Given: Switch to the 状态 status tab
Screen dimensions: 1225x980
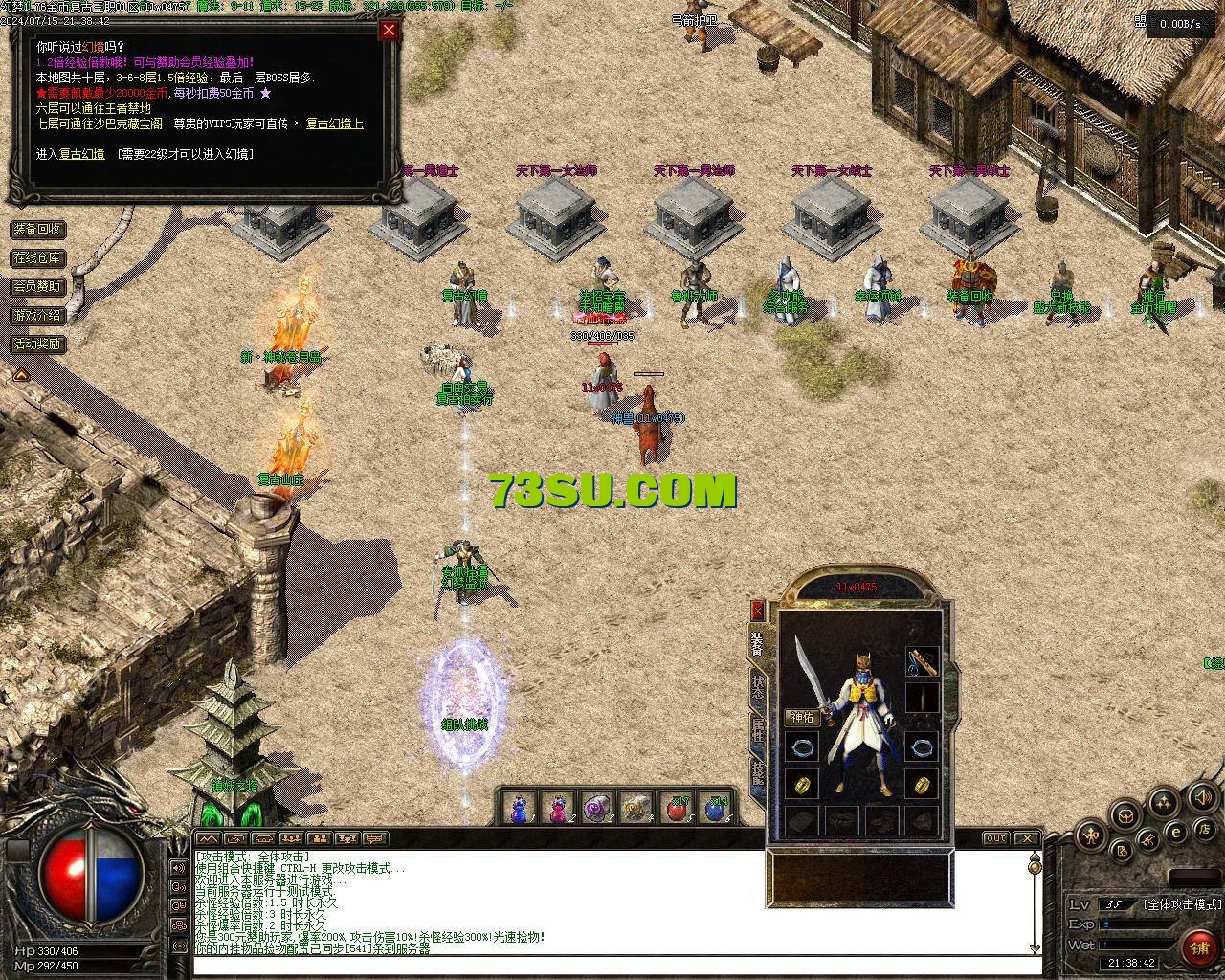Looking at the screenshot, I should (758, 687).
